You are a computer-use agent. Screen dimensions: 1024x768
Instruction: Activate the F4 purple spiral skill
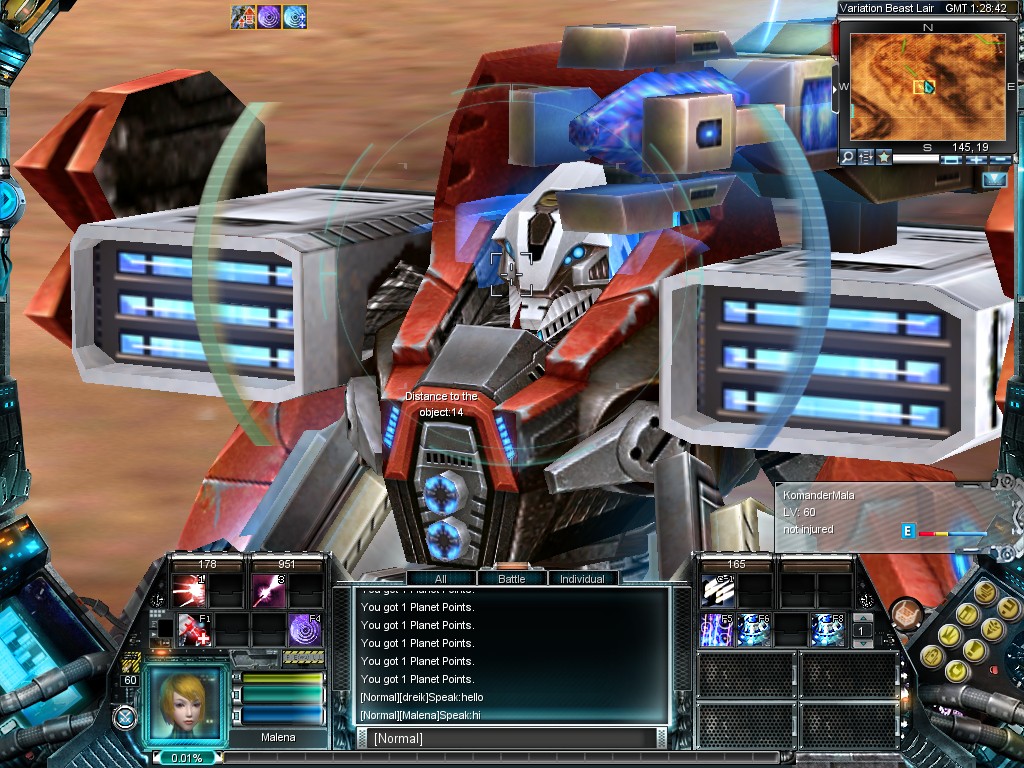click(x=305, y=630)
